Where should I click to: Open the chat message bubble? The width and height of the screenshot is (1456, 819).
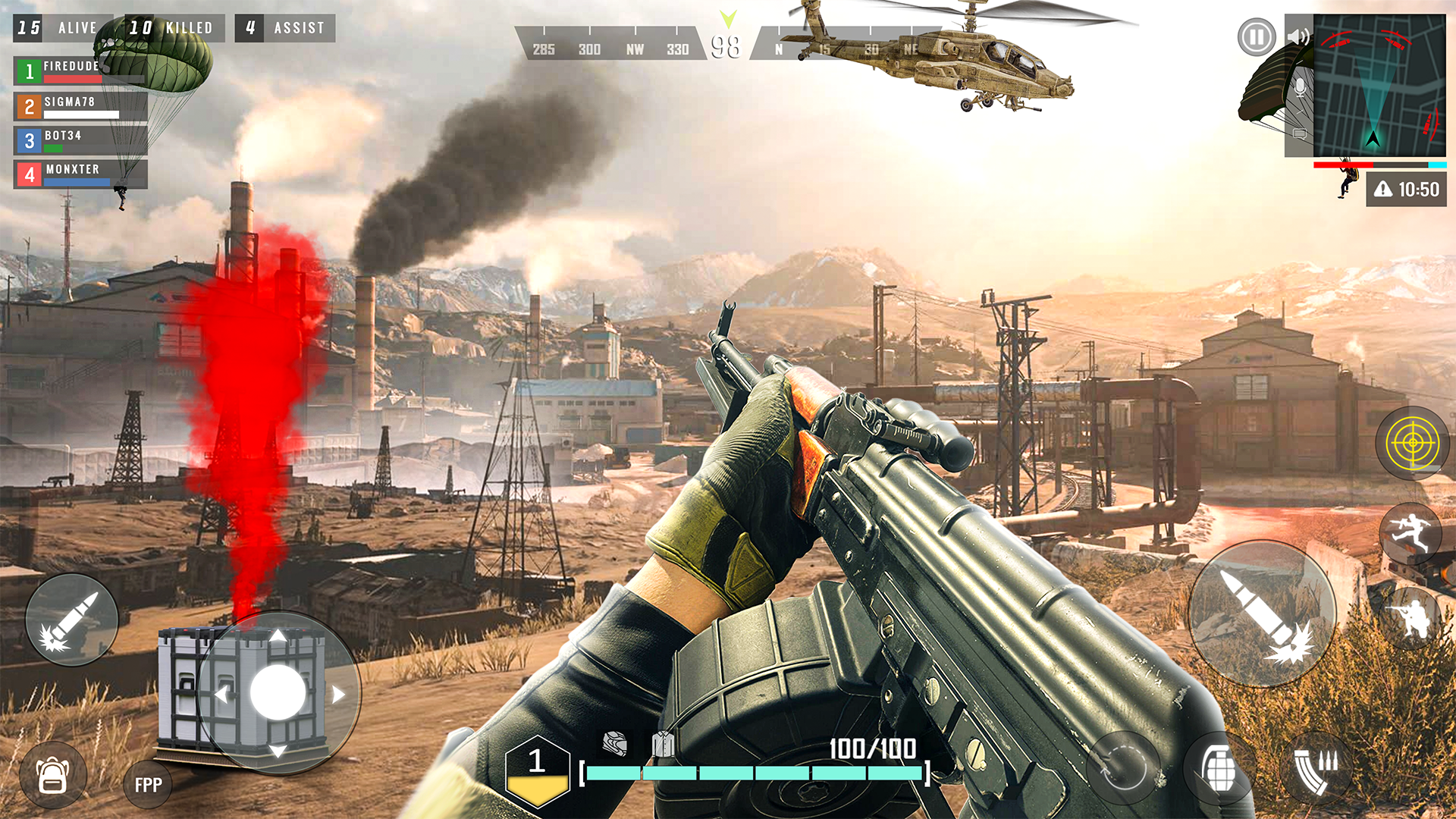1300,135
